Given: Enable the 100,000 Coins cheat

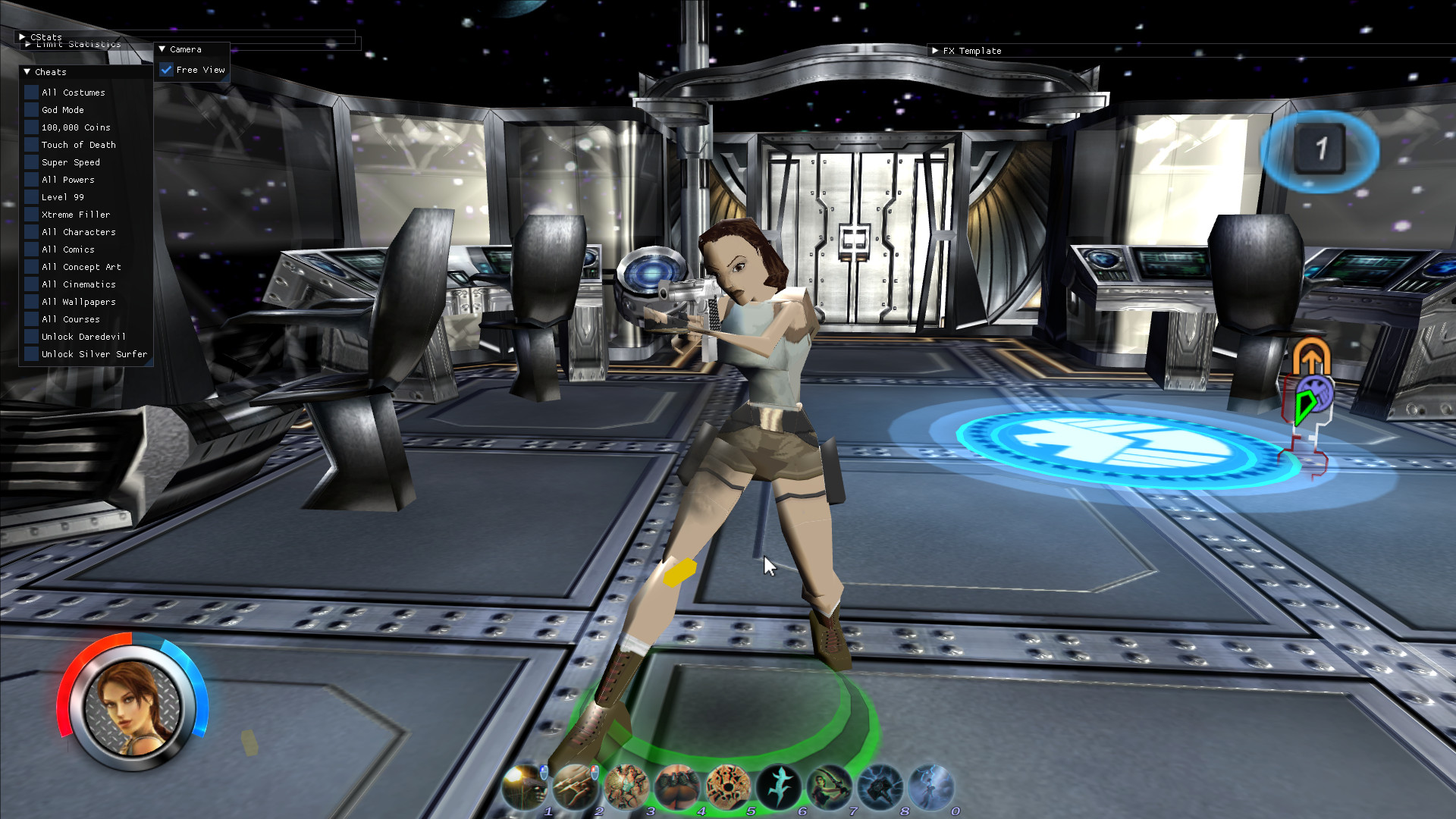Looking at the screenshot, I should tap(30, 127).
